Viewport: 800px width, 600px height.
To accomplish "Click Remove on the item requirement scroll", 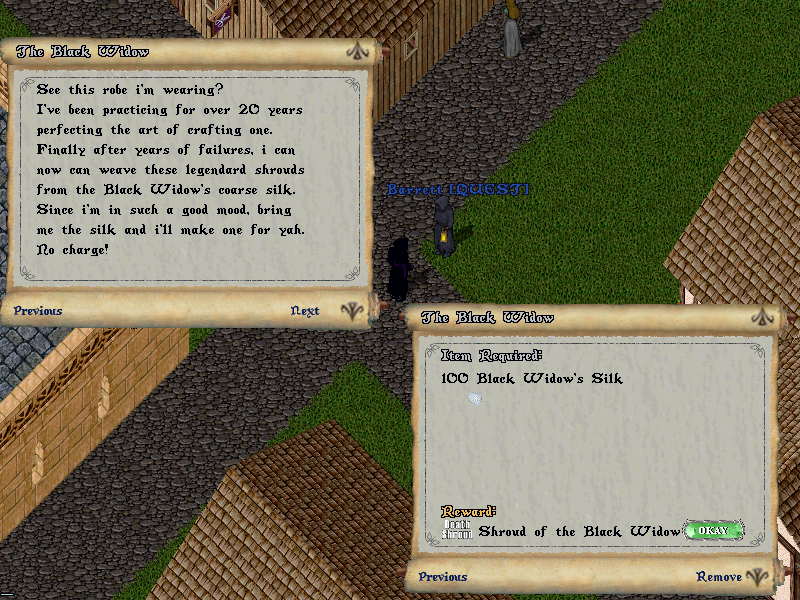I will pyautogui.click(x=719, y=577).
